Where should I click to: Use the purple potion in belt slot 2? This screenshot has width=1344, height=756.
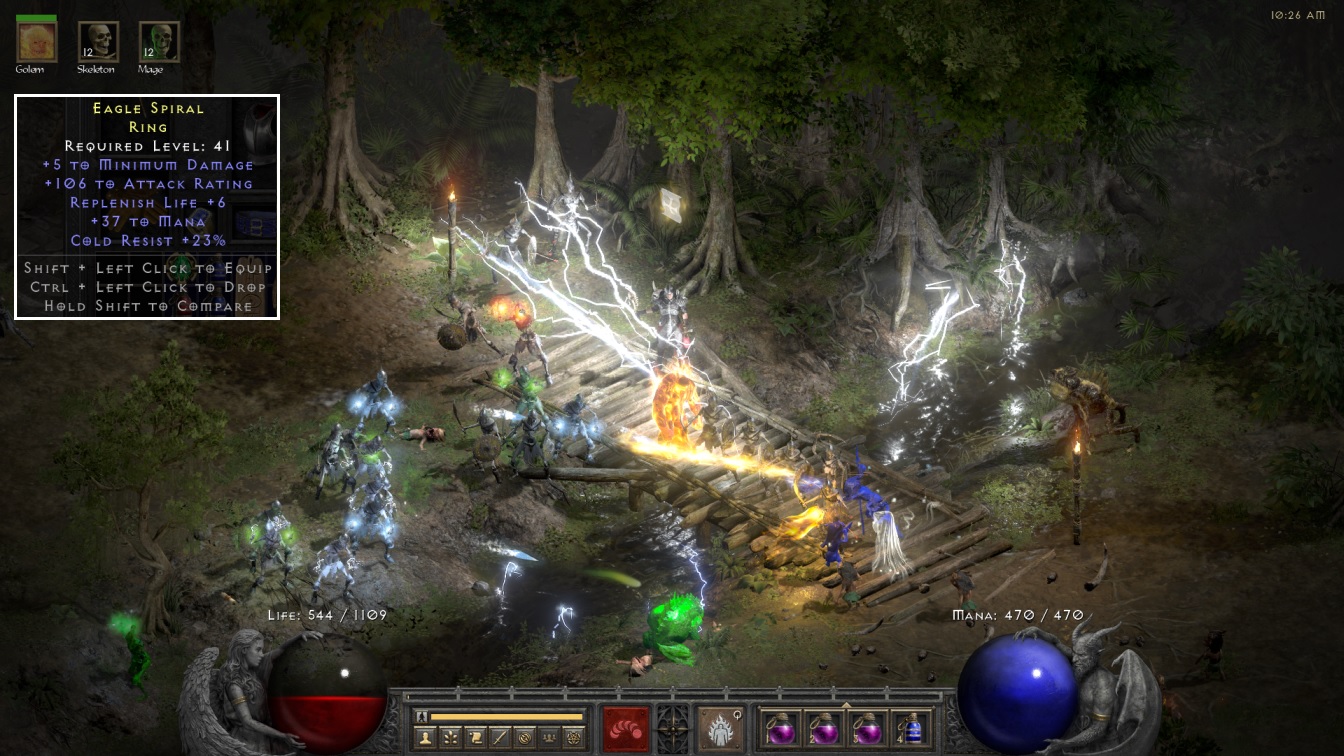[x=823, y=728]
